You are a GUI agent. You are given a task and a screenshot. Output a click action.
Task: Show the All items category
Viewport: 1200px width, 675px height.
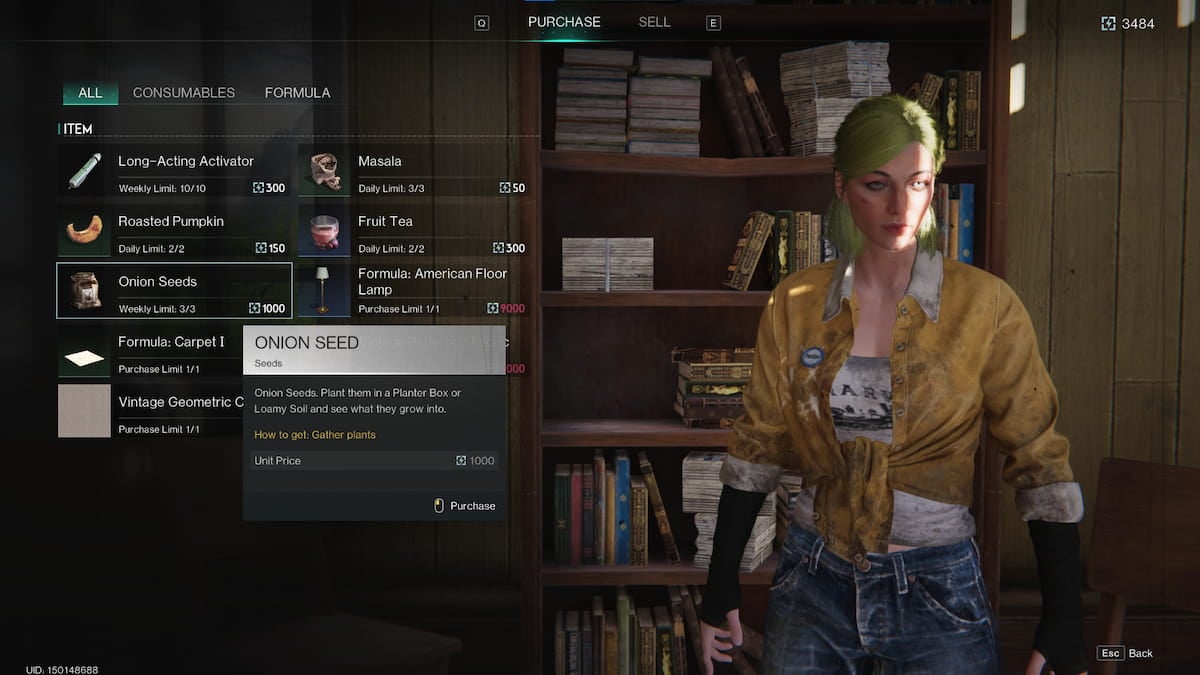pyautogui.click(x=90, y=93)
